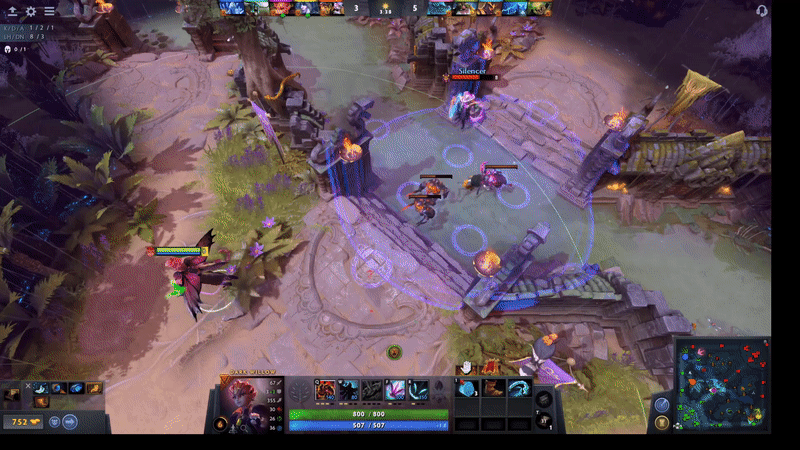
Task: Use the pink fairy ultimate ability
Action: point(394,390)
